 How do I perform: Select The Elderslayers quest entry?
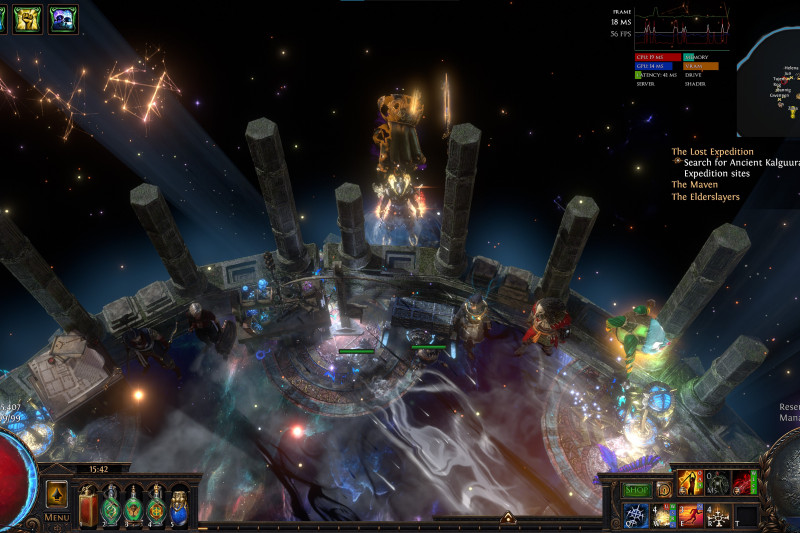[705, 197]
